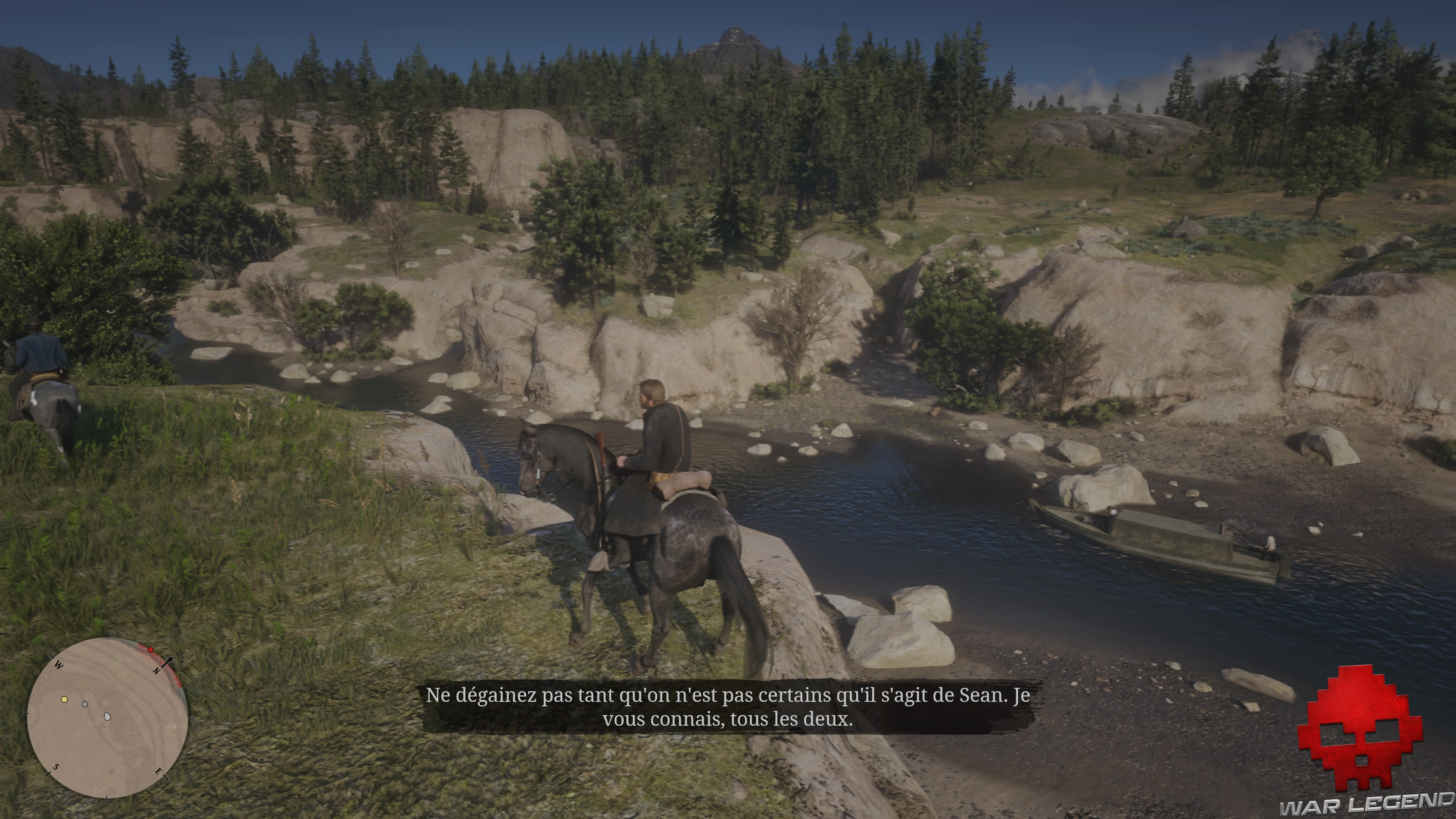This screenshot has height=819, width=1456.
Task: Select the yellow objective marker on the minimap
Action: (64, 700)
